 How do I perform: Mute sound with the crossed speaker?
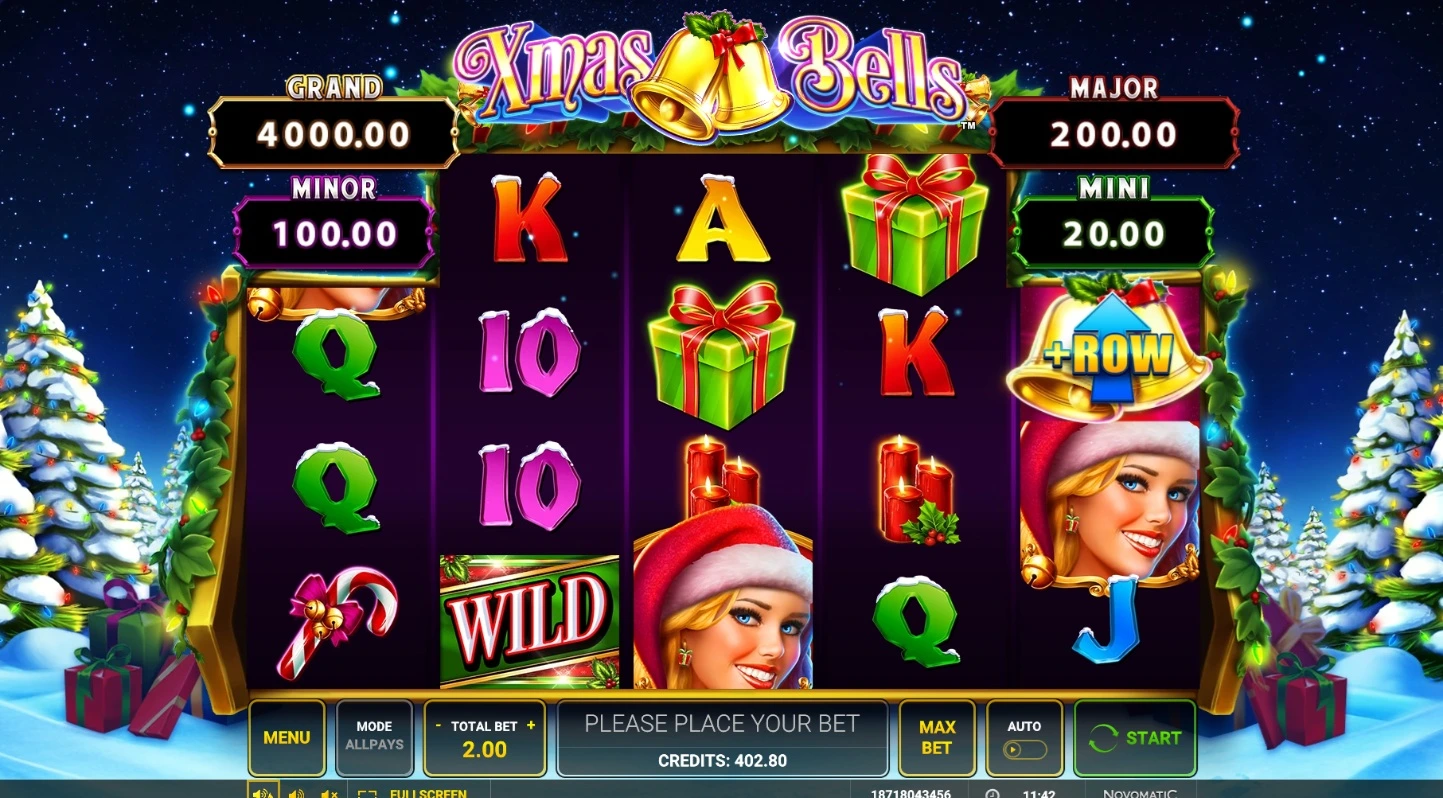pyautogui.click(x=328, y=794)
